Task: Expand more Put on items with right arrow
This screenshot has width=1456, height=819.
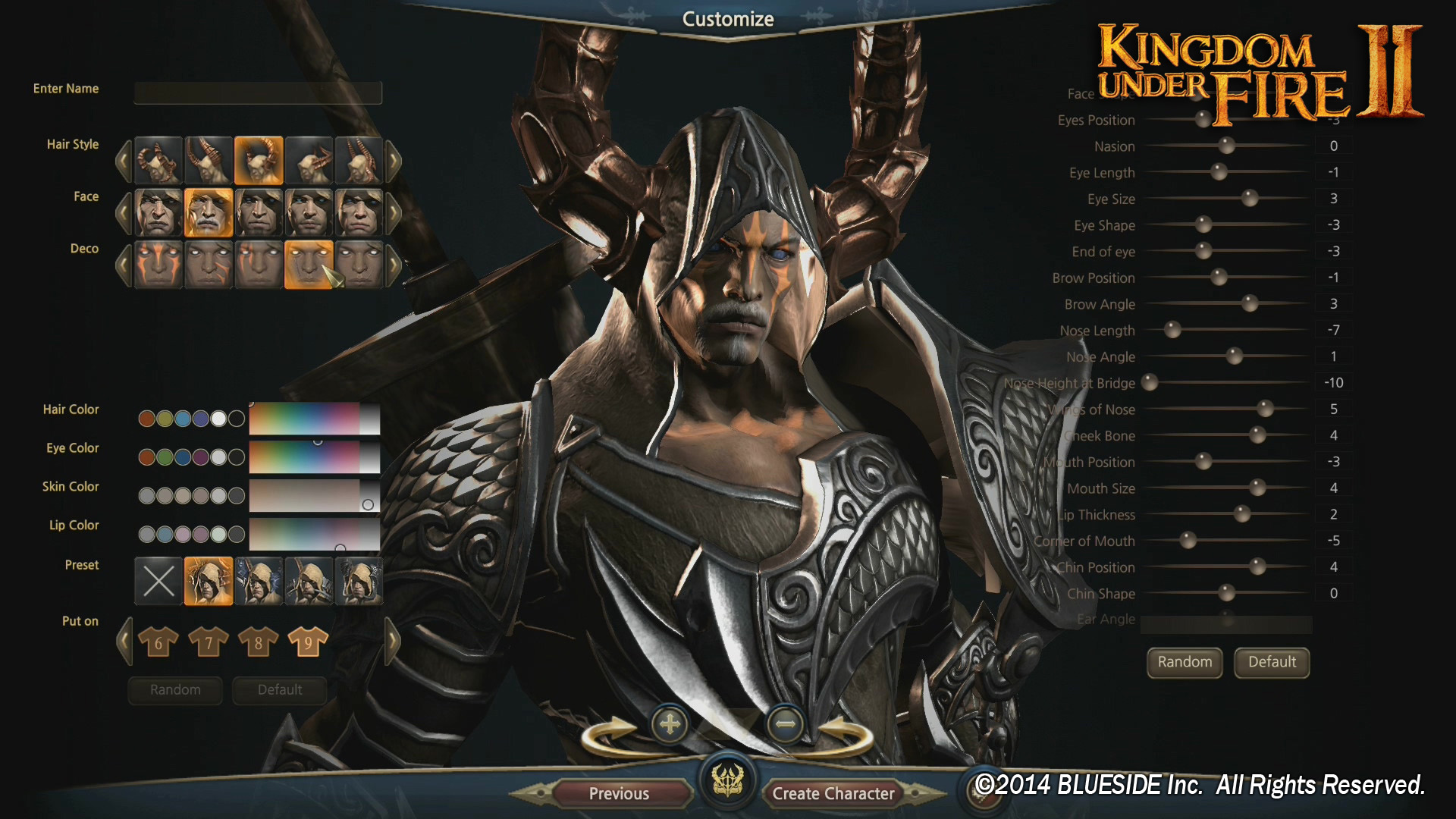Action: click(x=394, y=641)
